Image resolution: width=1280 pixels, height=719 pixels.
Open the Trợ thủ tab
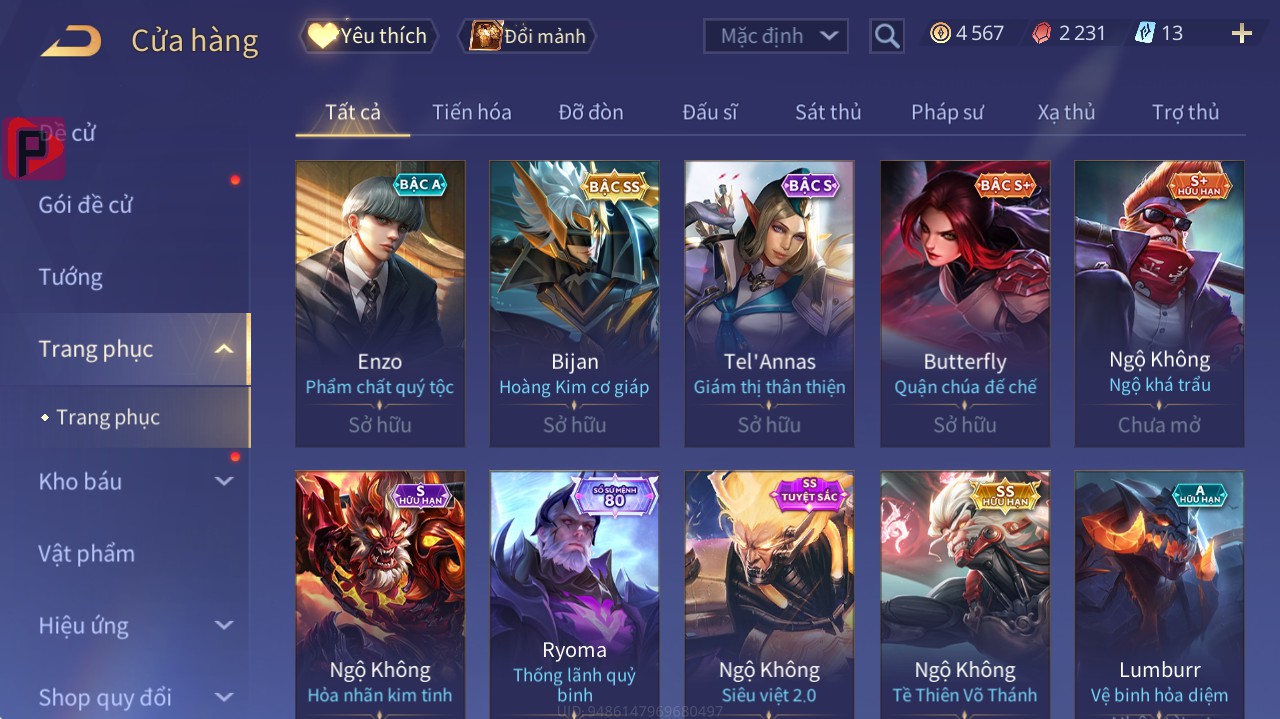1185,112
